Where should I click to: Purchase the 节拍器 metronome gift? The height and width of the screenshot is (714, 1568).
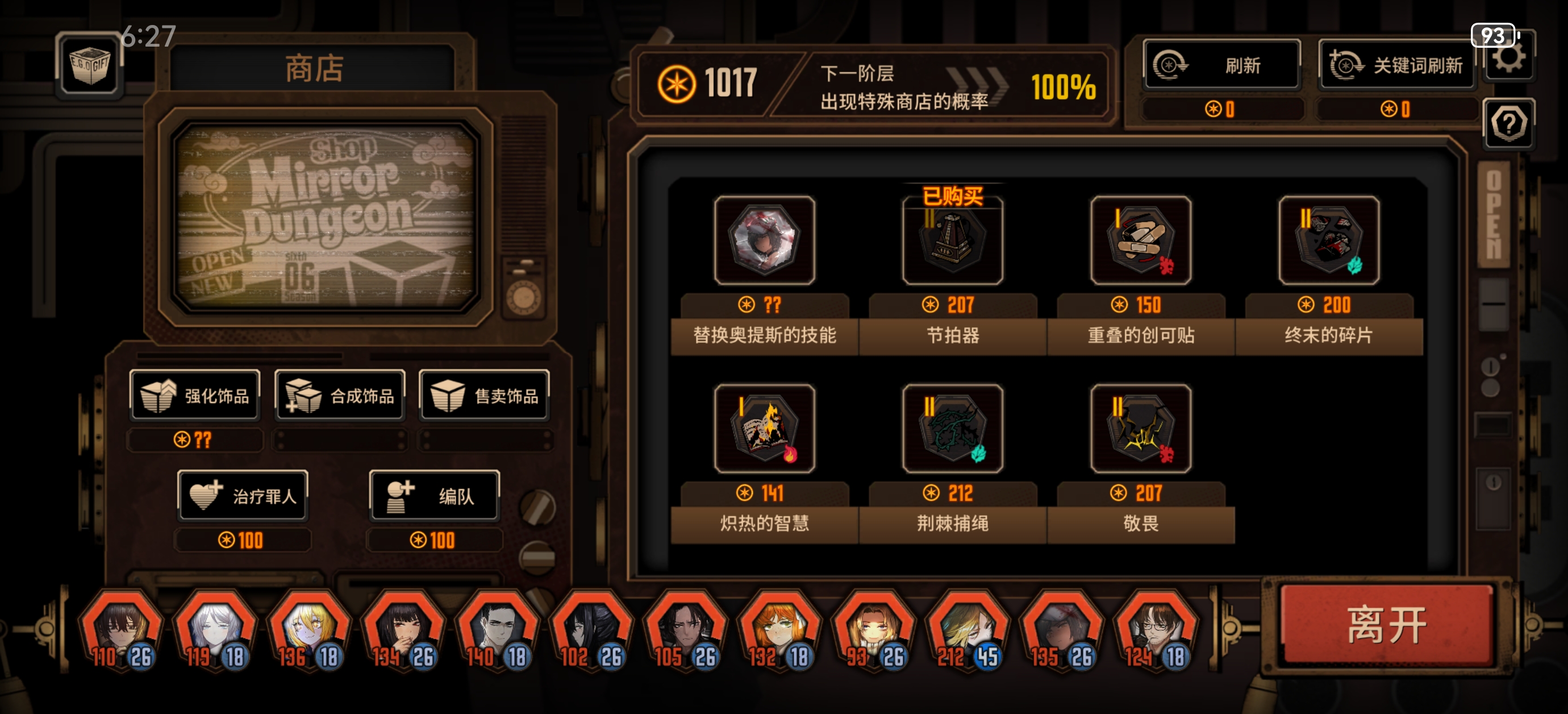[953, 242]
